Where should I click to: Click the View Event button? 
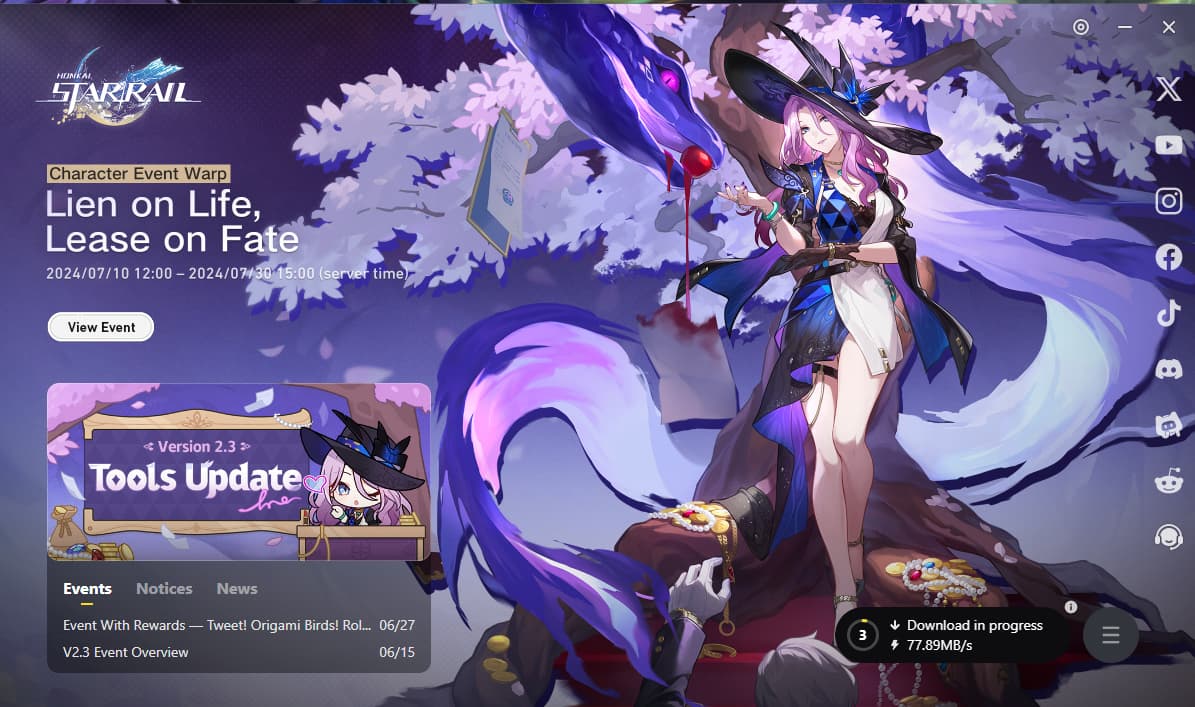101,327
